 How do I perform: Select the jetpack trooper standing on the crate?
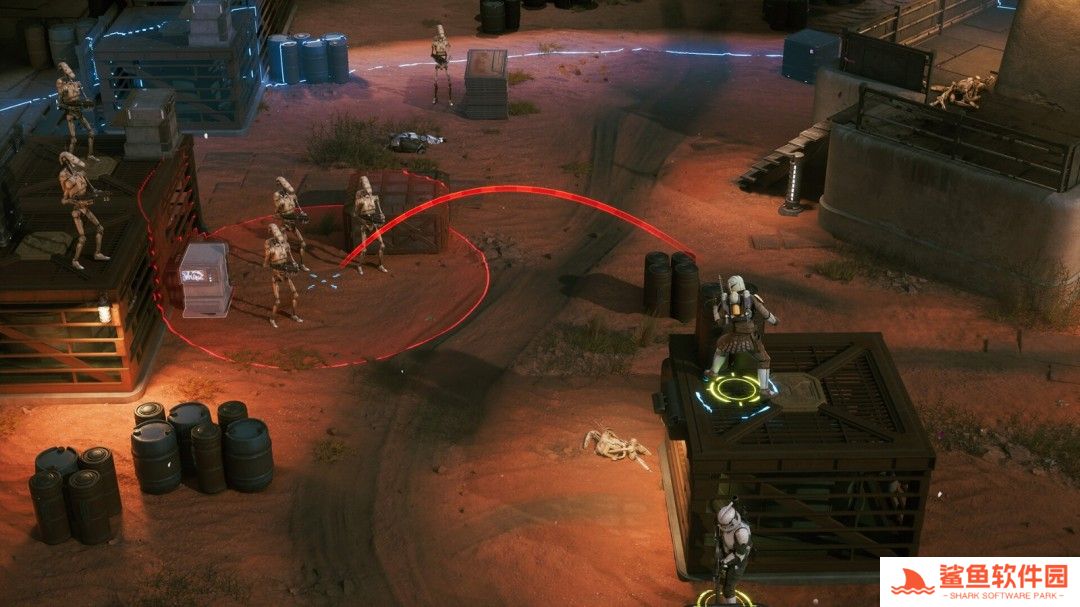(740, 332)
